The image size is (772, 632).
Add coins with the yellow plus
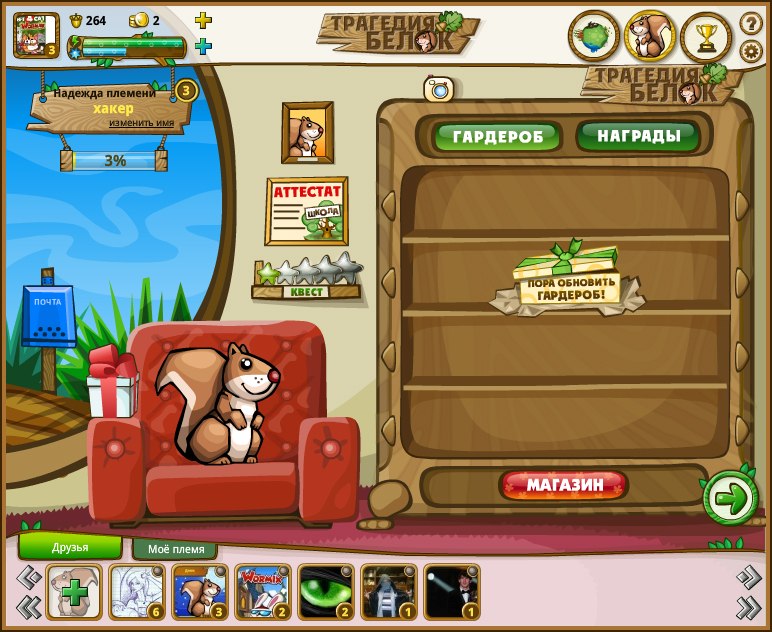pyautogui.click(x=203, y=20)
